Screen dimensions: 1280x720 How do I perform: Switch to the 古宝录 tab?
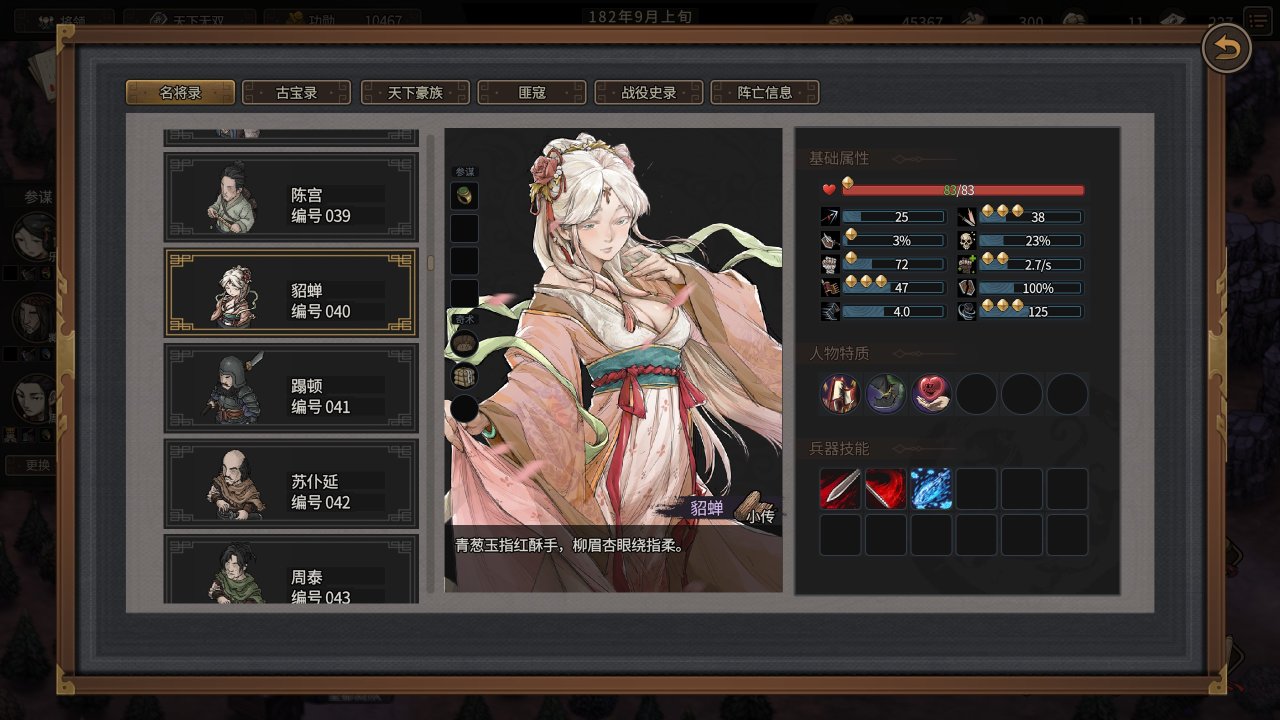coord(295,92)
